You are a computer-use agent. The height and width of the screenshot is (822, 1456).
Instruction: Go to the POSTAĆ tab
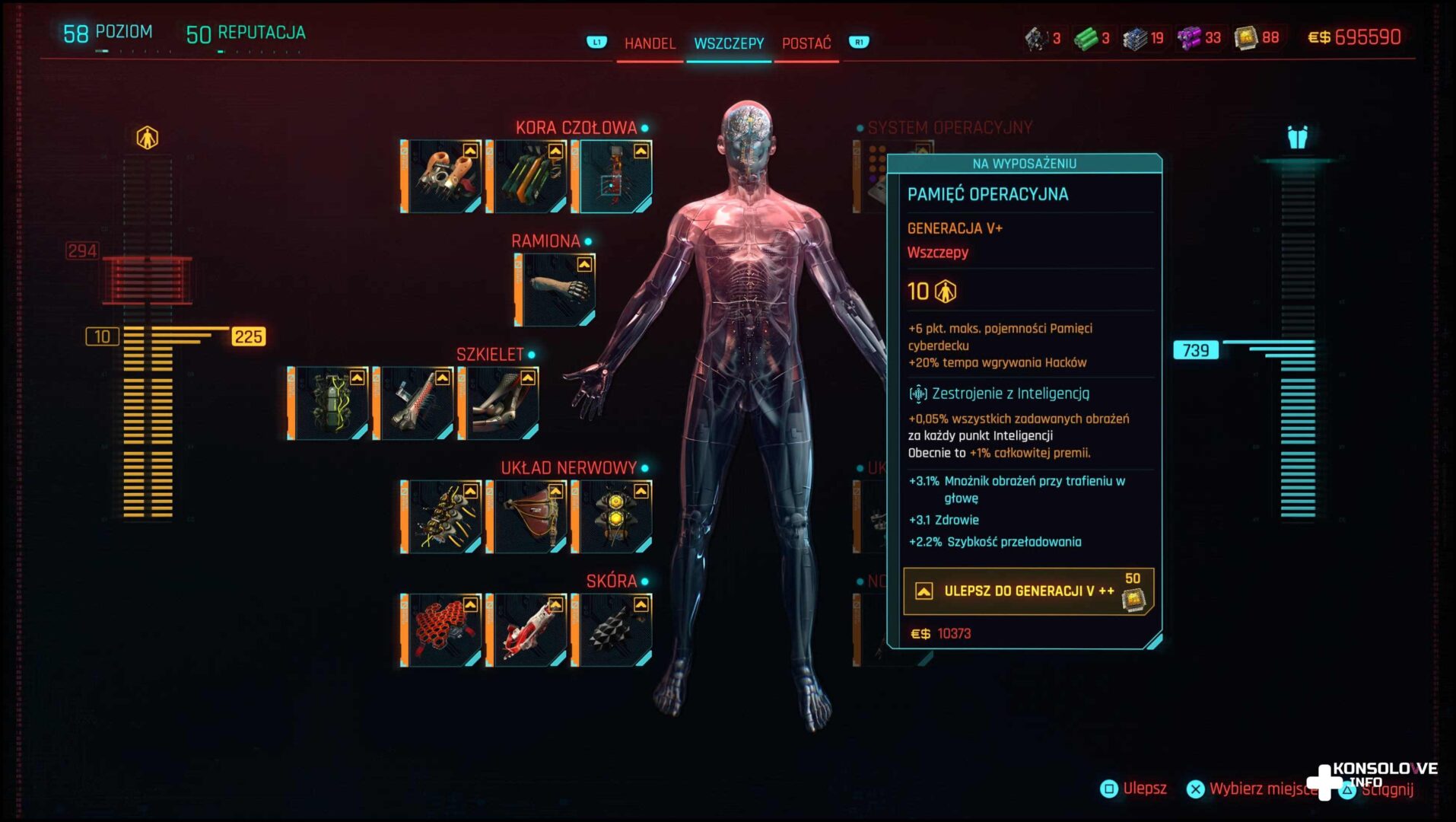click(x=806, y=43)
